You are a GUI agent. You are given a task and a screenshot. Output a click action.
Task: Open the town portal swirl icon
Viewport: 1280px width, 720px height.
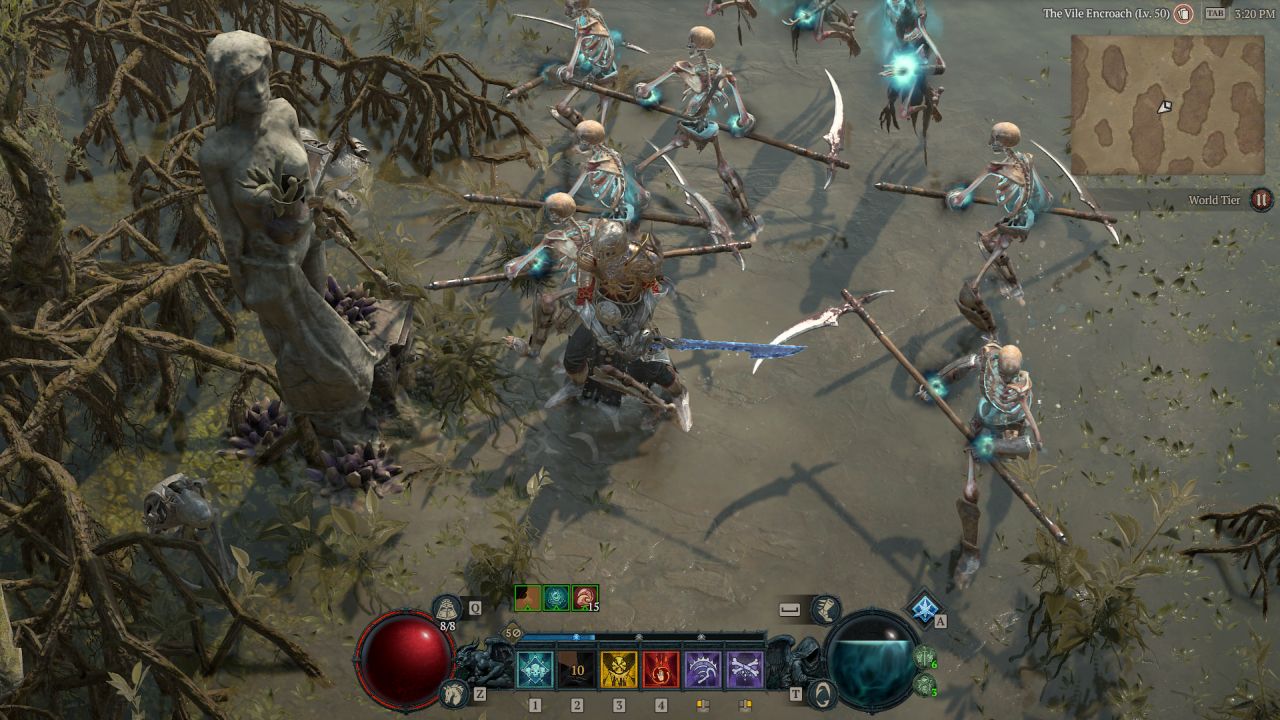tap(822, 692)
